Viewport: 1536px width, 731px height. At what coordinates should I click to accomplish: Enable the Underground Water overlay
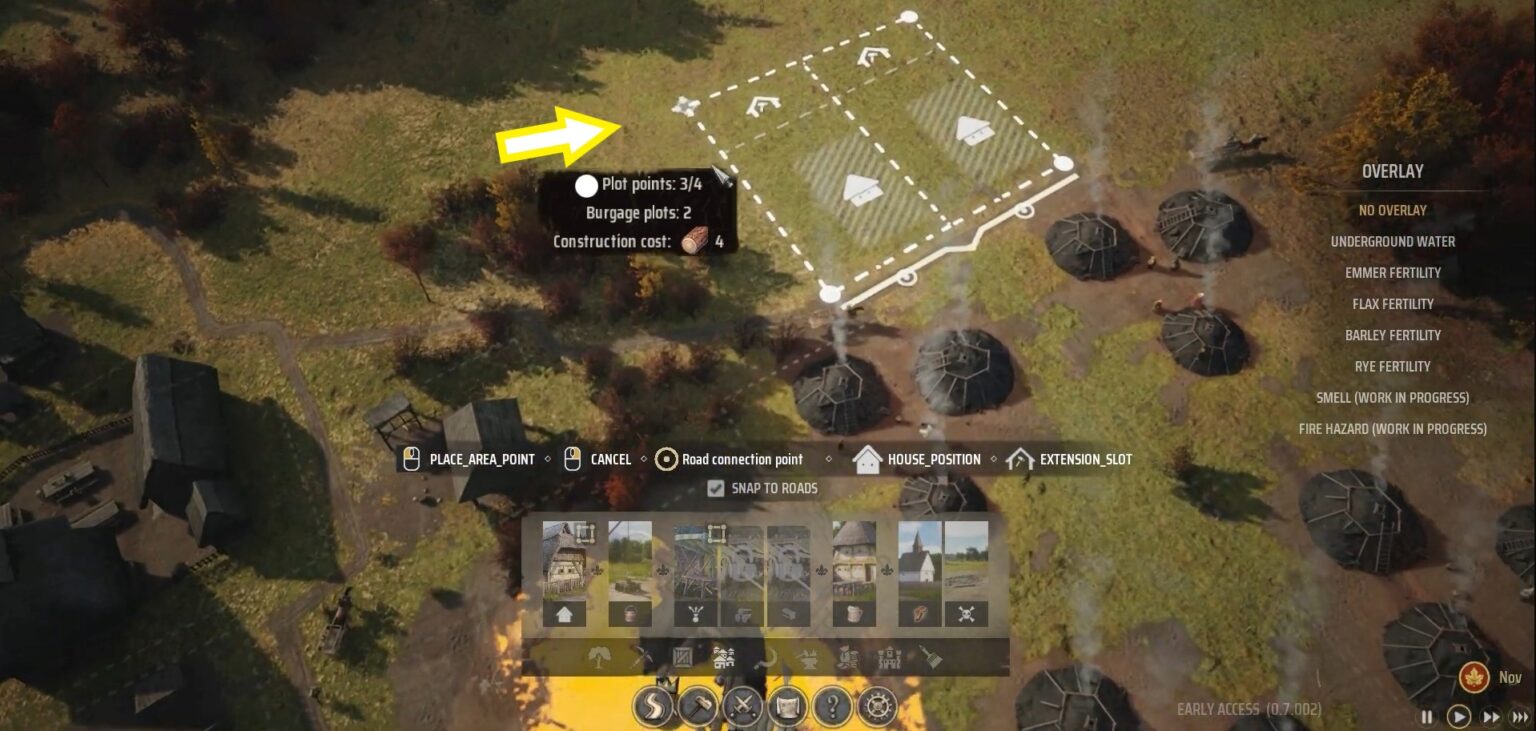tap(1391, 241)
